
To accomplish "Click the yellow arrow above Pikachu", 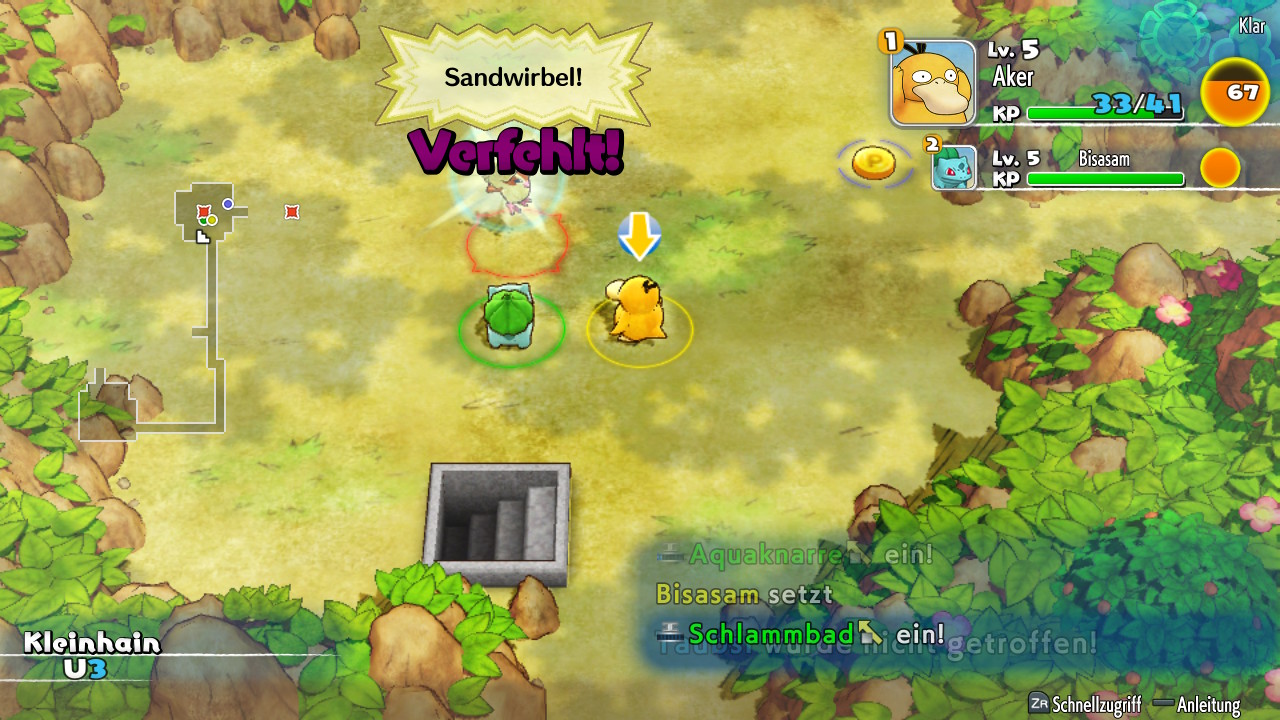I will click(640, 235).
